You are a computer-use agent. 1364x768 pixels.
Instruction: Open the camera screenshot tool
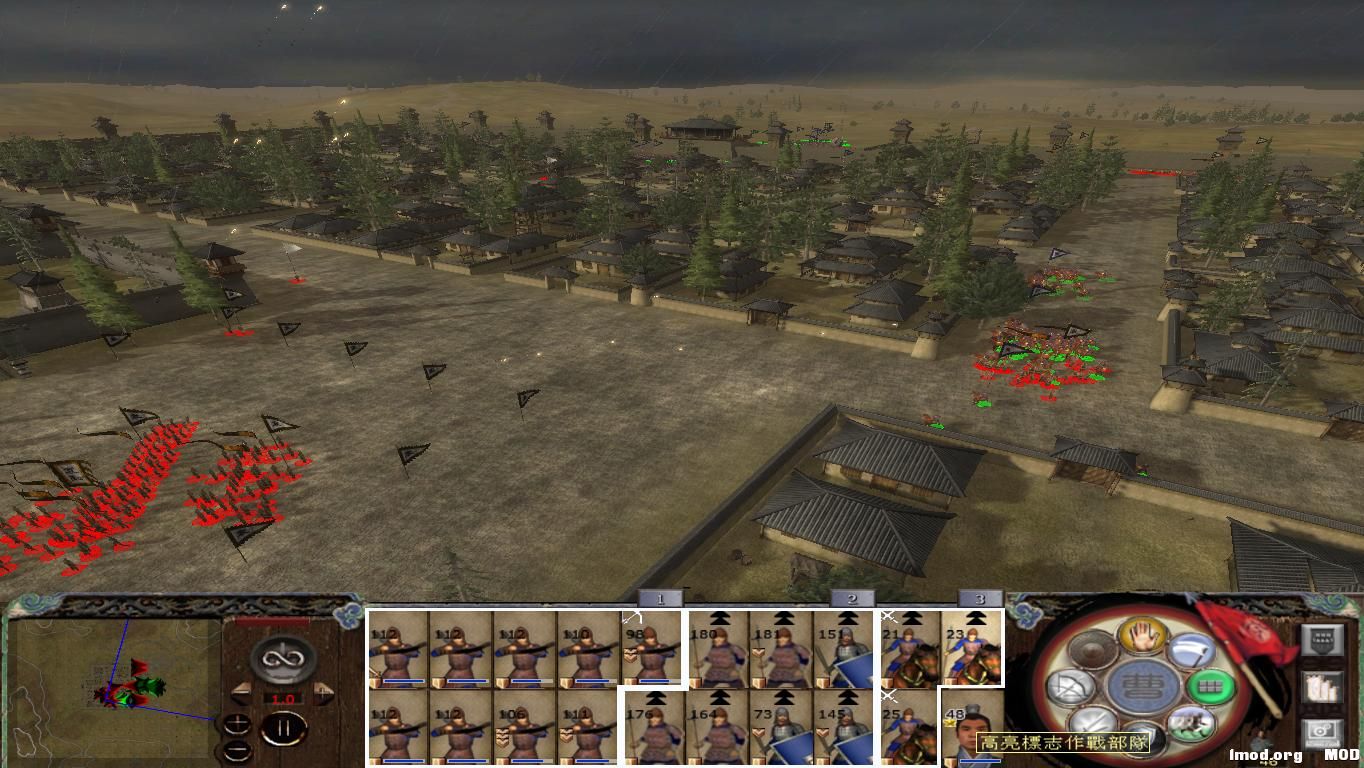(x=1322, y=732)
